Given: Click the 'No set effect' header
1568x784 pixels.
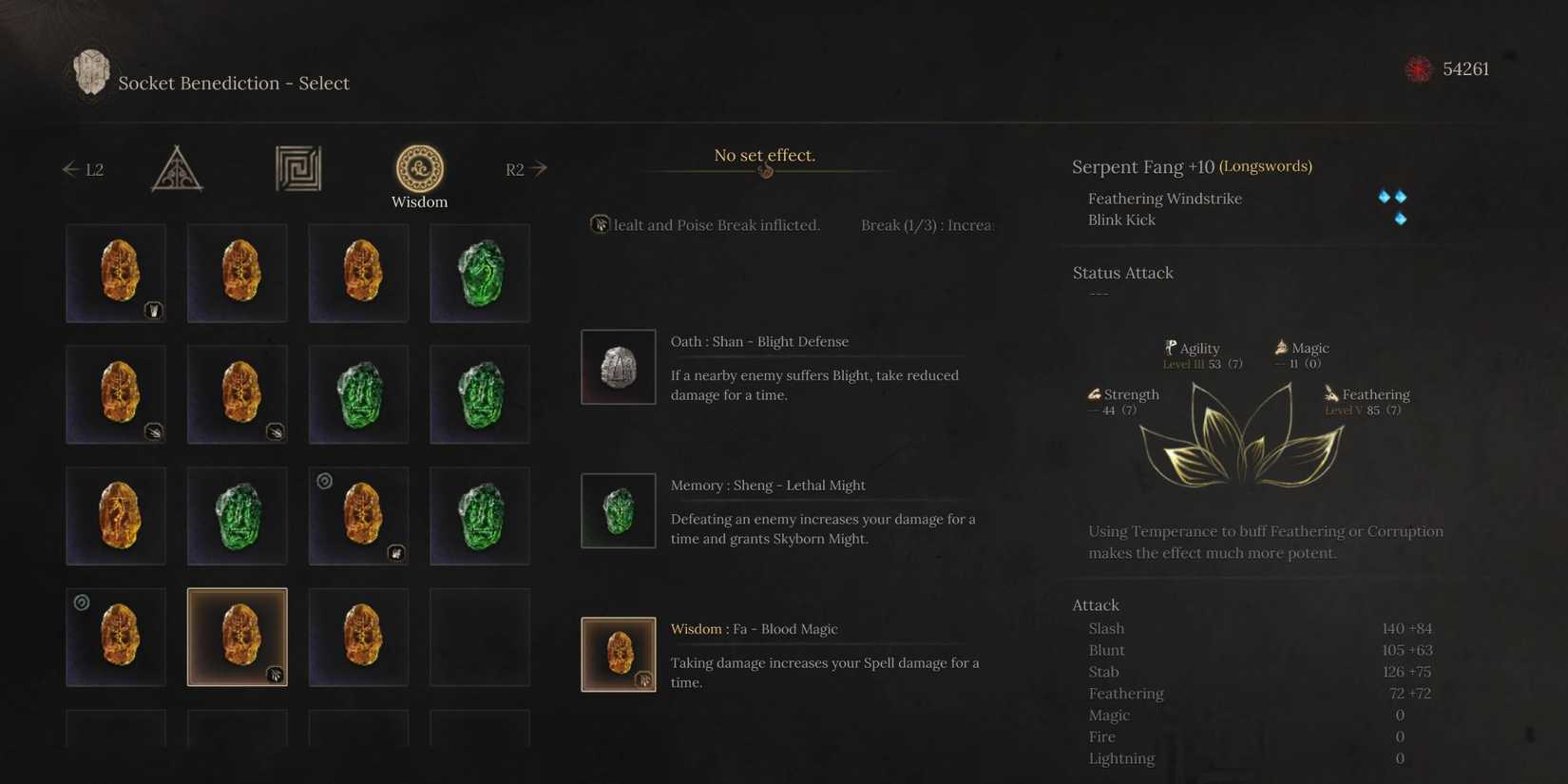Looking at the screenshot, I should (764, 154).
